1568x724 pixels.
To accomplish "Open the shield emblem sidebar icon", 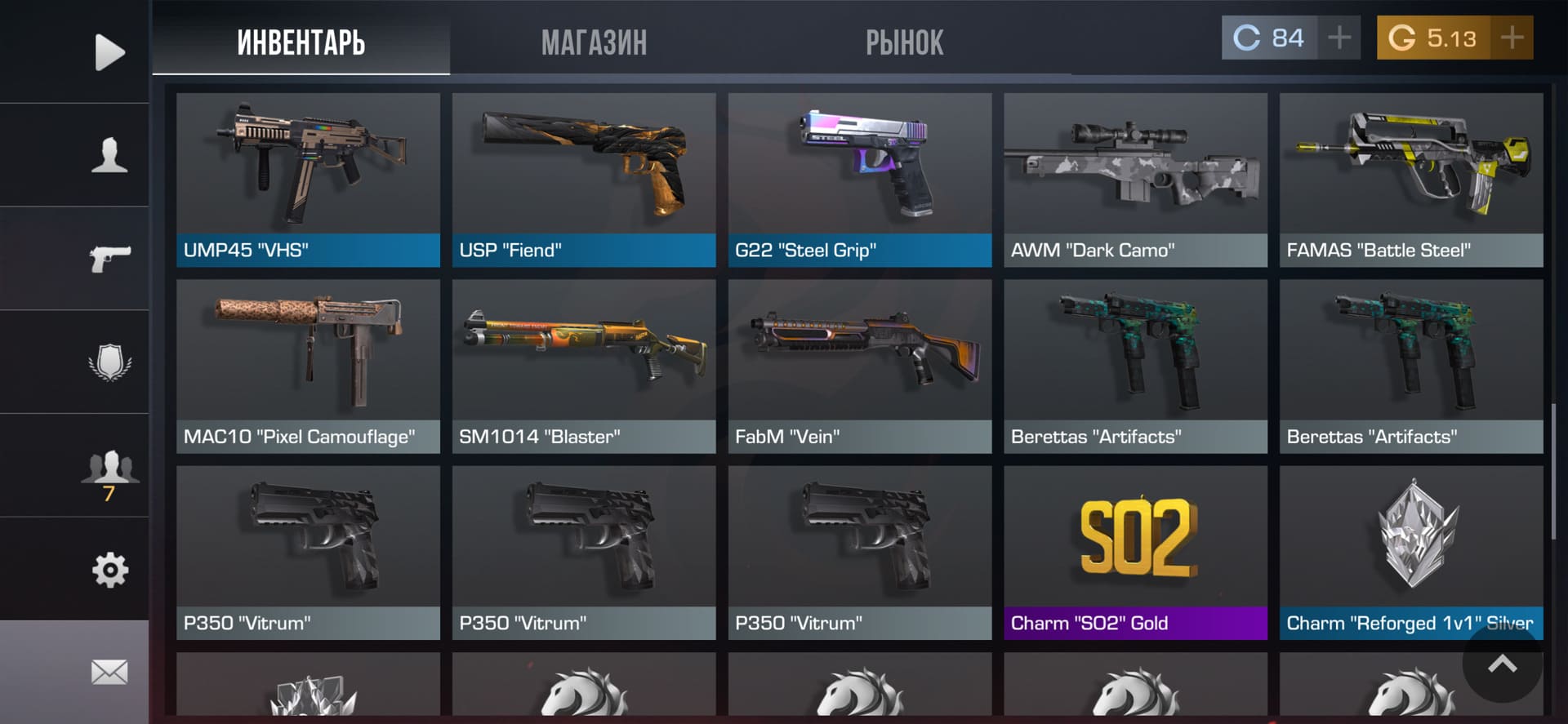I will pos(109,362).
